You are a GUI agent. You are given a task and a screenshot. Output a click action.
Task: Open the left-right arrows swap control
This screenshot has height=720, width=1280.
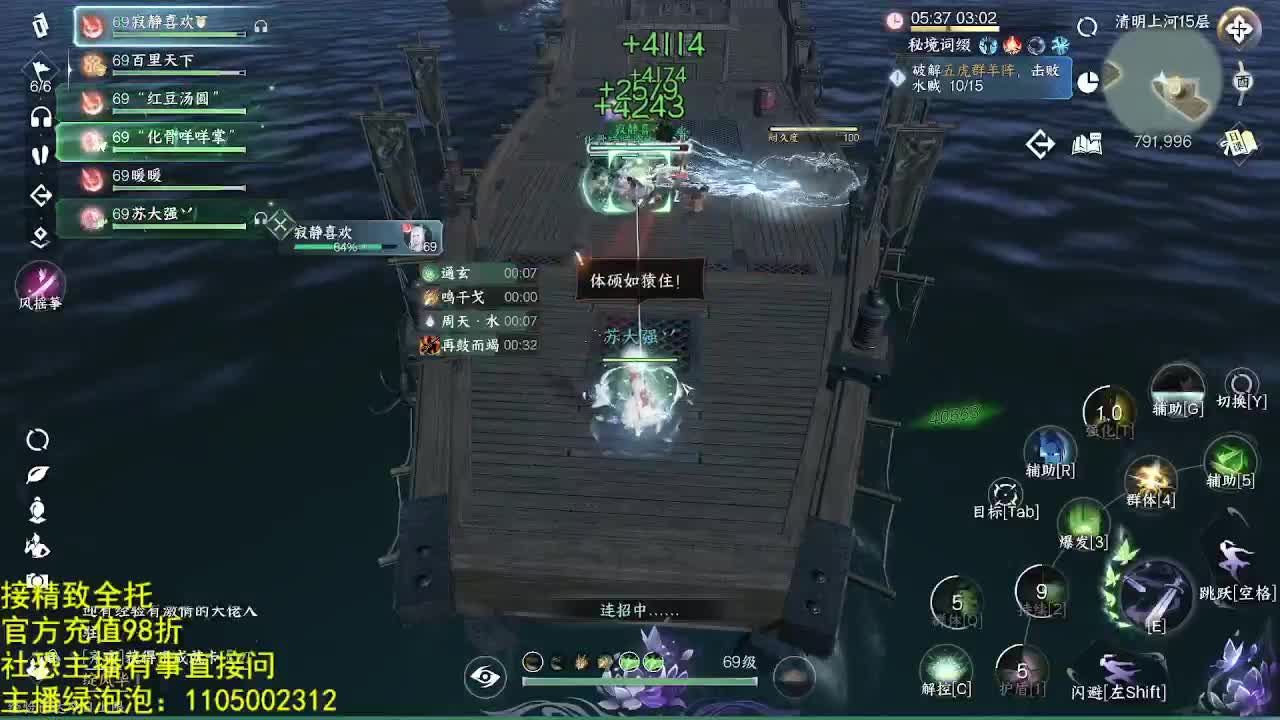(1040, 143)
